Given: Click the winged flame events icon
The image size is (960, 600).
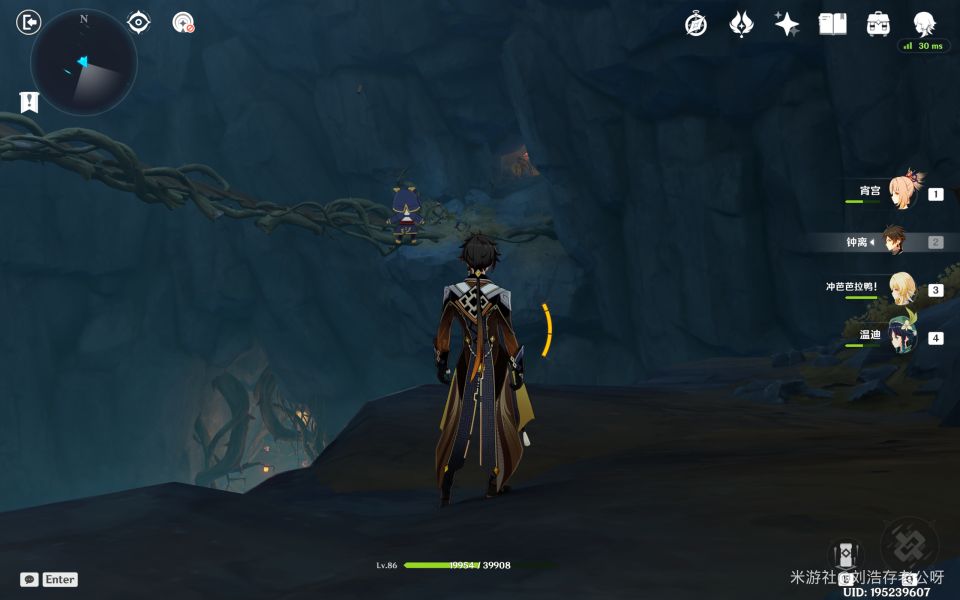Looking at the screenshot, I should tap(741, 24).
